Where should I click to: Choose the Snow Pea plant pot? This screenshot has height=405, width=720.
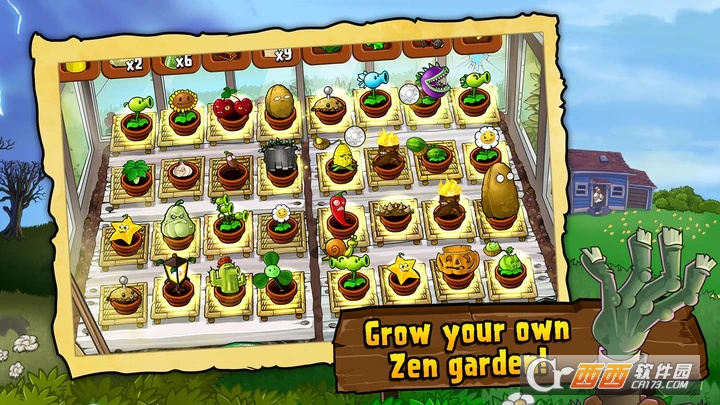pyautogui.click(x=374, y=93)
